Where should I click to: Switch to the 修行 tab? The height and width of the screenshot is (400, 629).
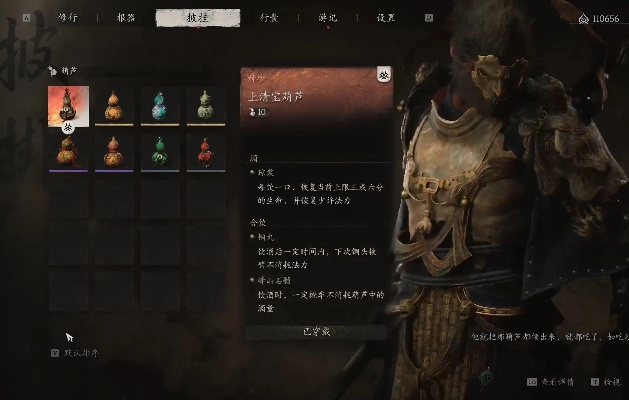[x=68, y=17]
